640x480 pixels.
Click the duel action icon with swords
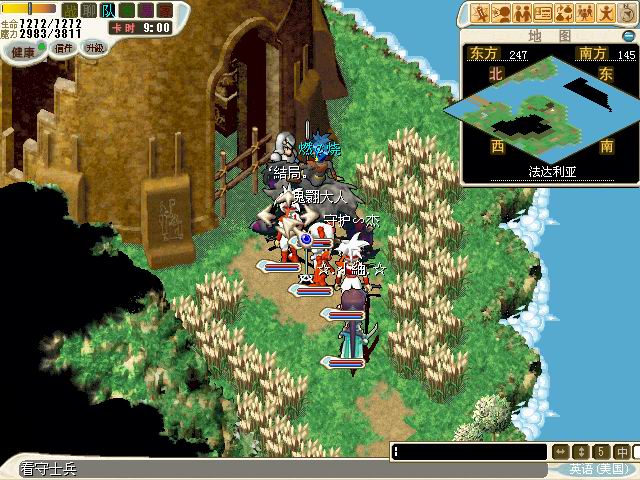click(x=481, y=13)
